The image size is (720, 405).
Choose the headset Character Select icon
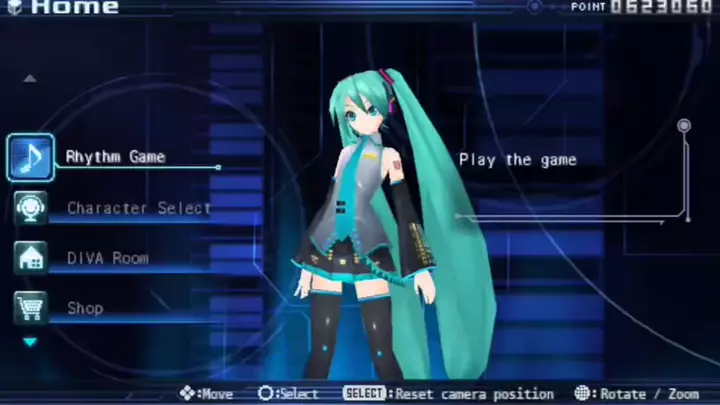pos(31,208)
